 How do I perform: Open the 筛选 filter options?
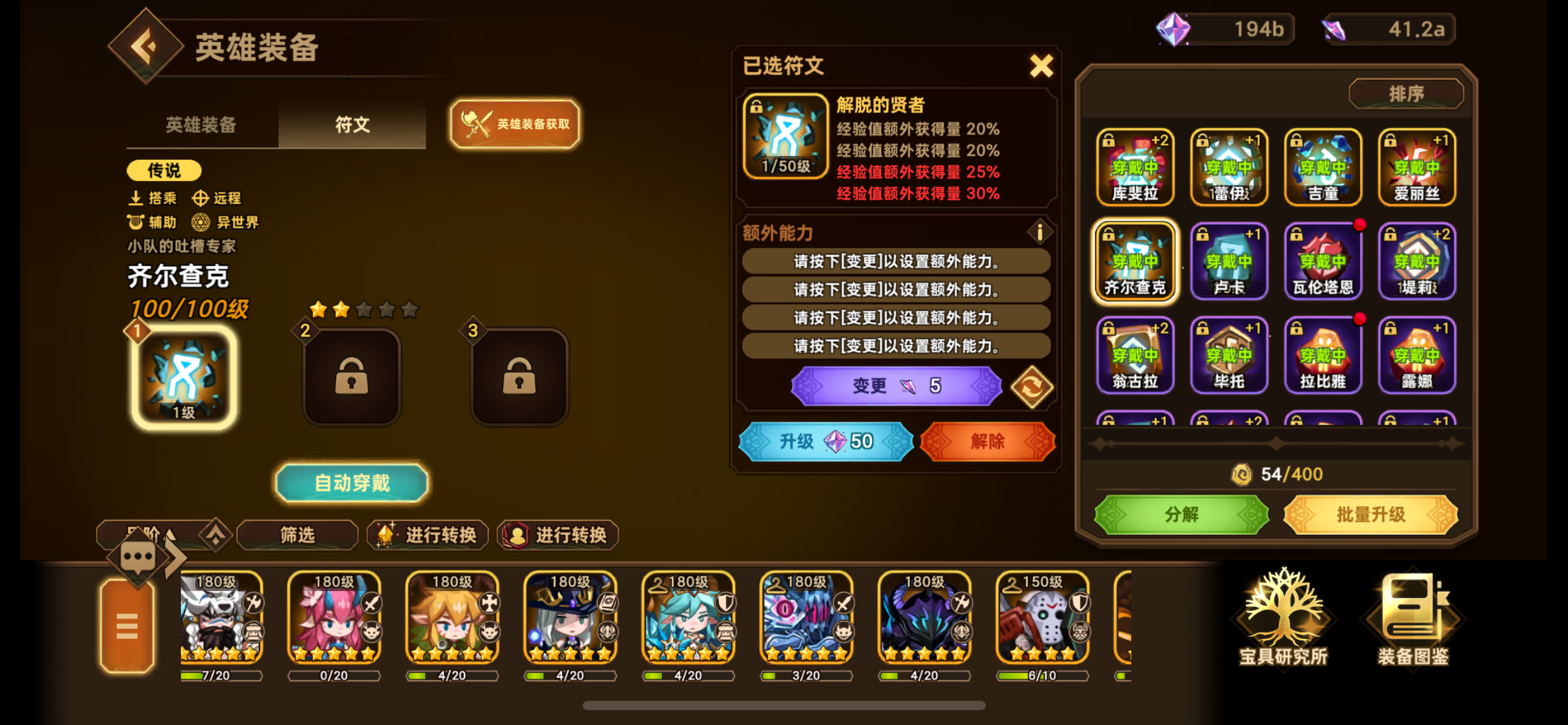(297, 534)
